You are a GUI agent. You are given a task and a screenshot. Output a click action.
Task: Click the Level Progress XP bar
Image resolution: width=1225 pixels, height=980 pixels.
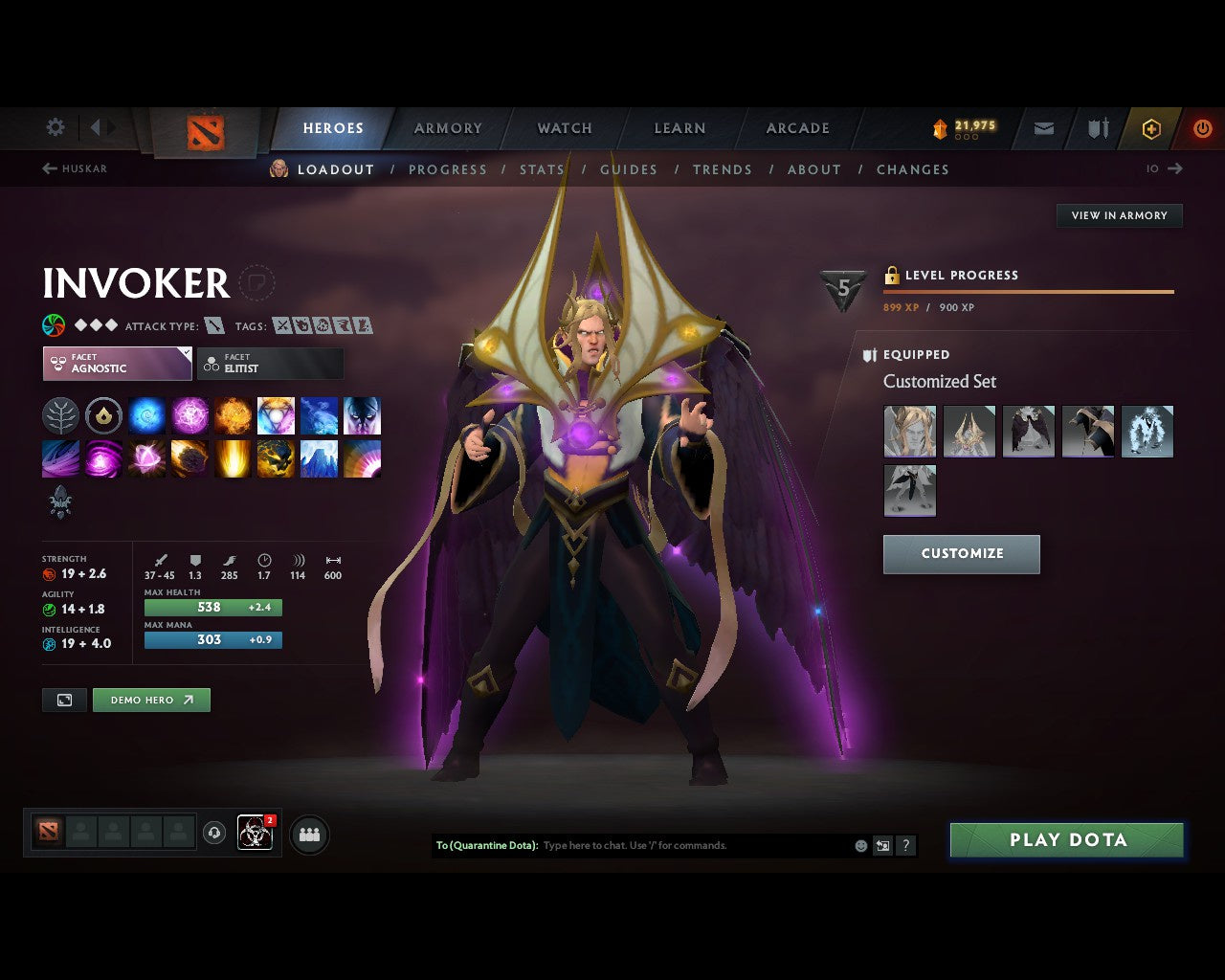(1029, 292)
